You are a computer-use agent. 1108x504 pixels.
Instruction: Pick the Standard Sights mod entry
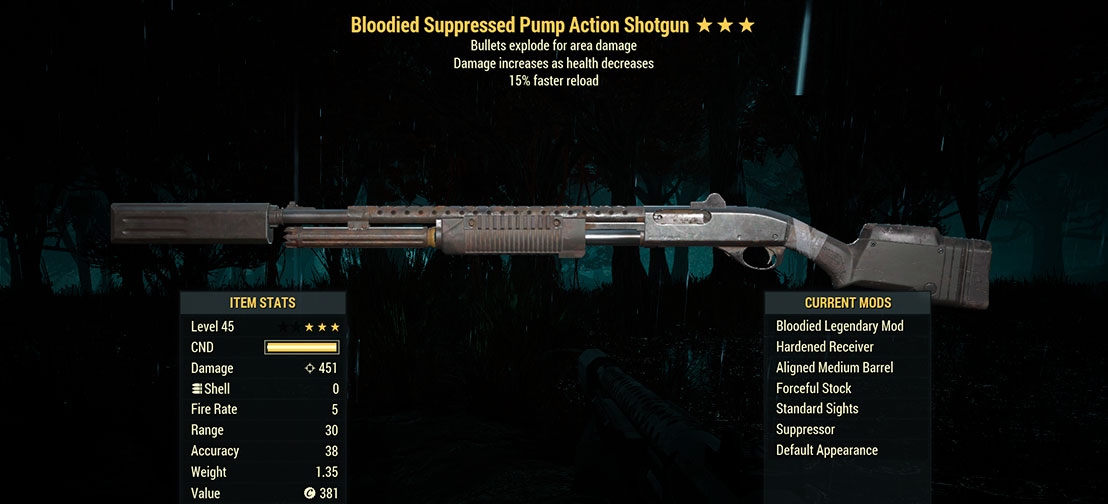(x=817, y=409)
